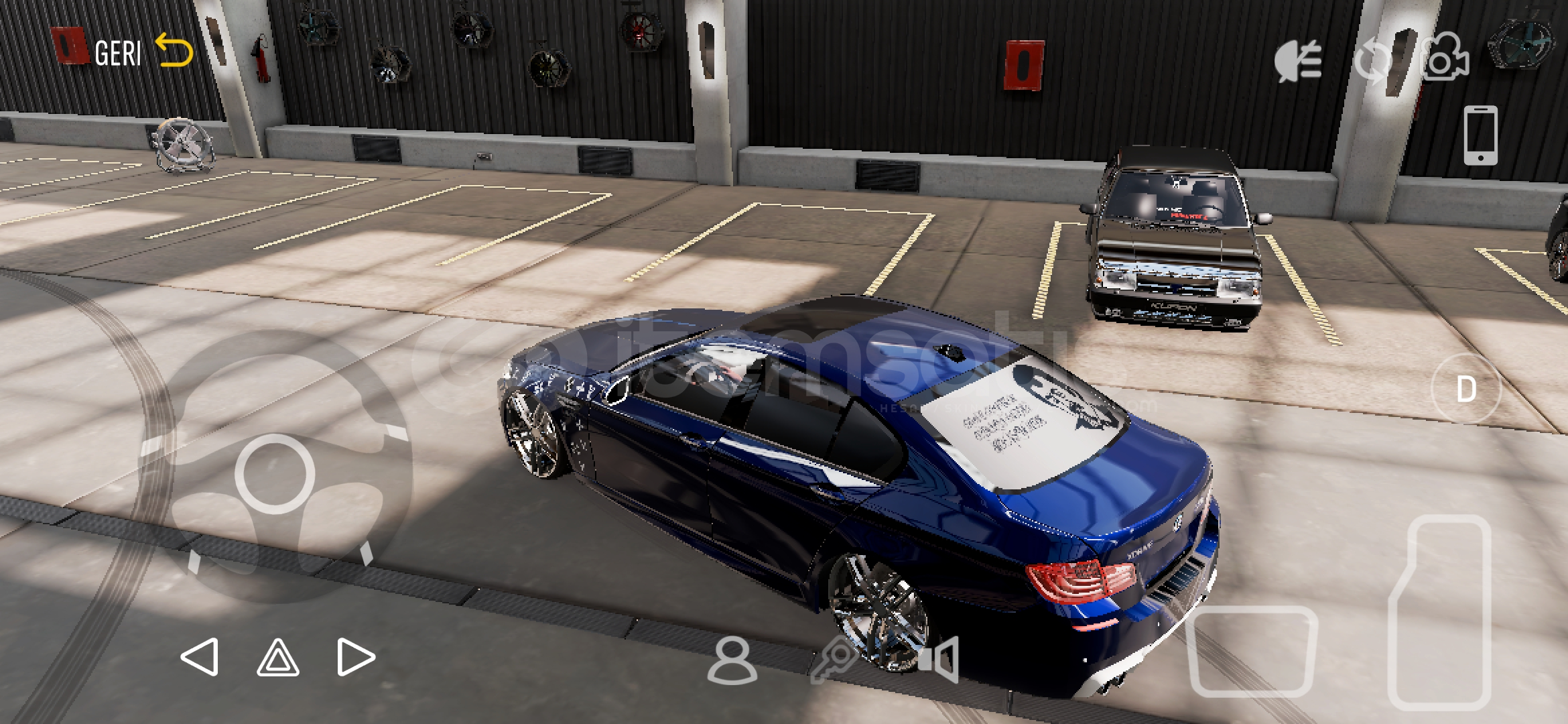Sound the horn
Viewport: 1568px width, 724px height.
[939, 660]
